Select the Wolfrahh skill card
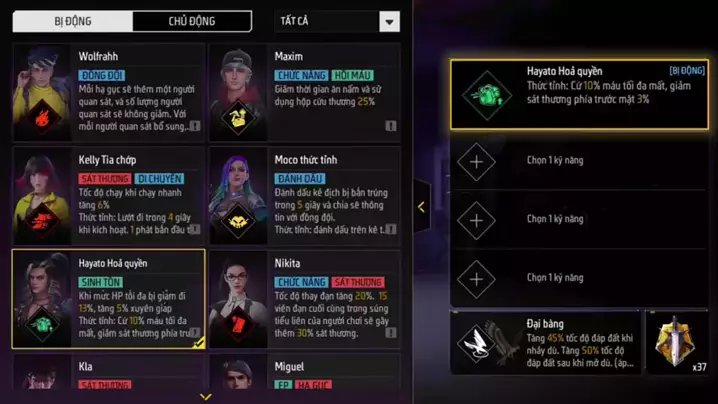The width and height of the screenshot is (718, 404). (x=108, y=90)
